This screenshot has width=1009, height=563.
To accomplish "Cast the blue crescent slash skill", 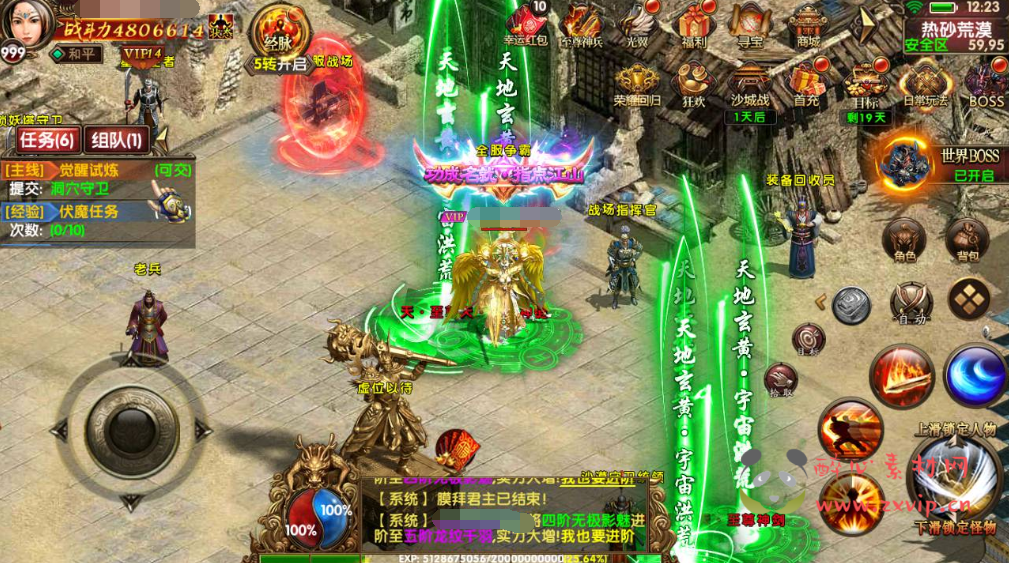I will pyautogui.click(x=975, y=375).
